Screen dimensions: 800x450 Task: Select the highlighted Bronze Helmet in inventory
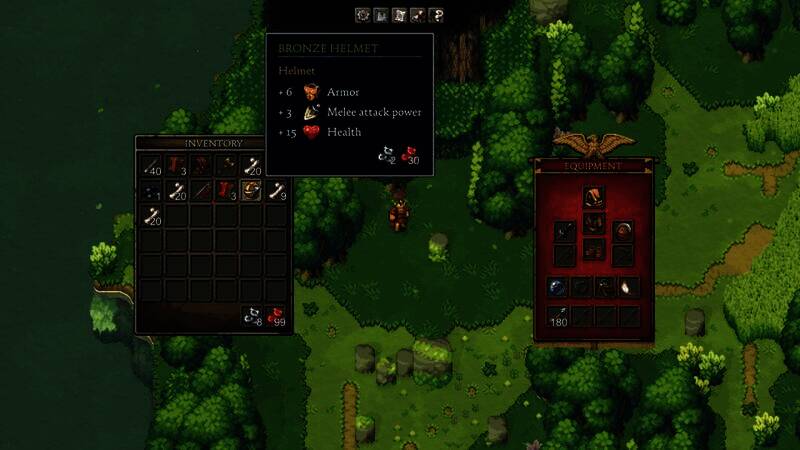(251, 190)
